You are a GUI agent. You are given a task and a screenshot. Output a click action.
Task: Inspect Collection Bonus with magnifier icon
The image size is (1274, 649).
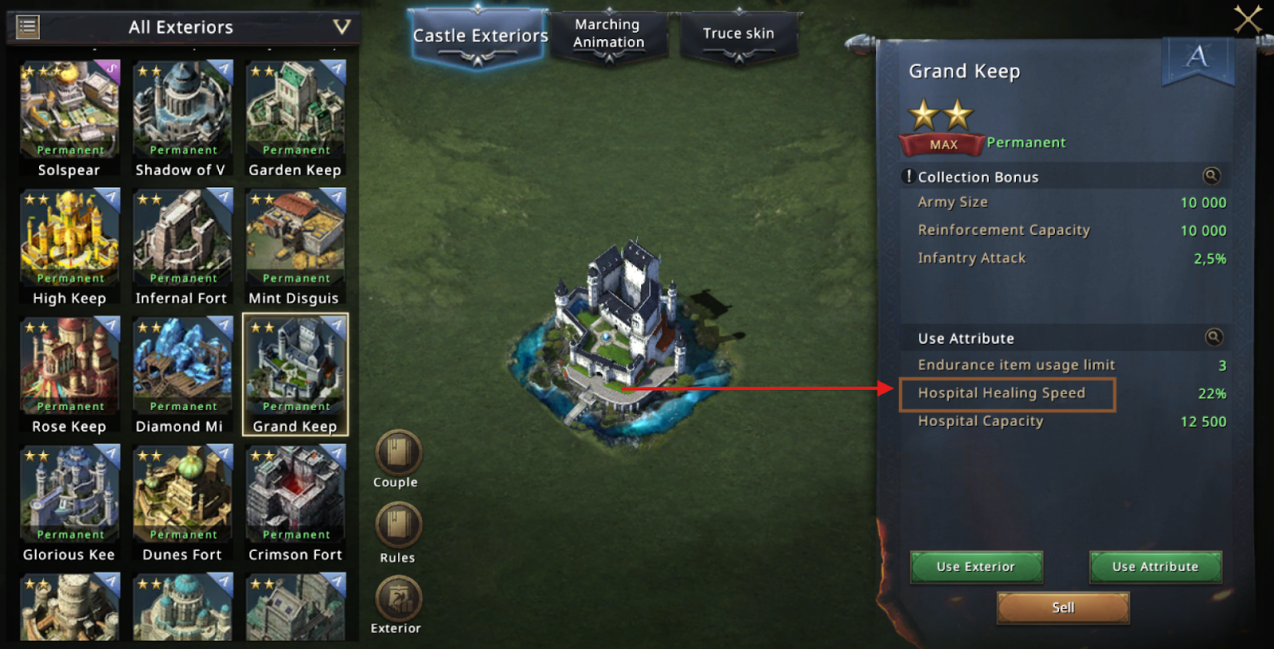(1211, 176)
